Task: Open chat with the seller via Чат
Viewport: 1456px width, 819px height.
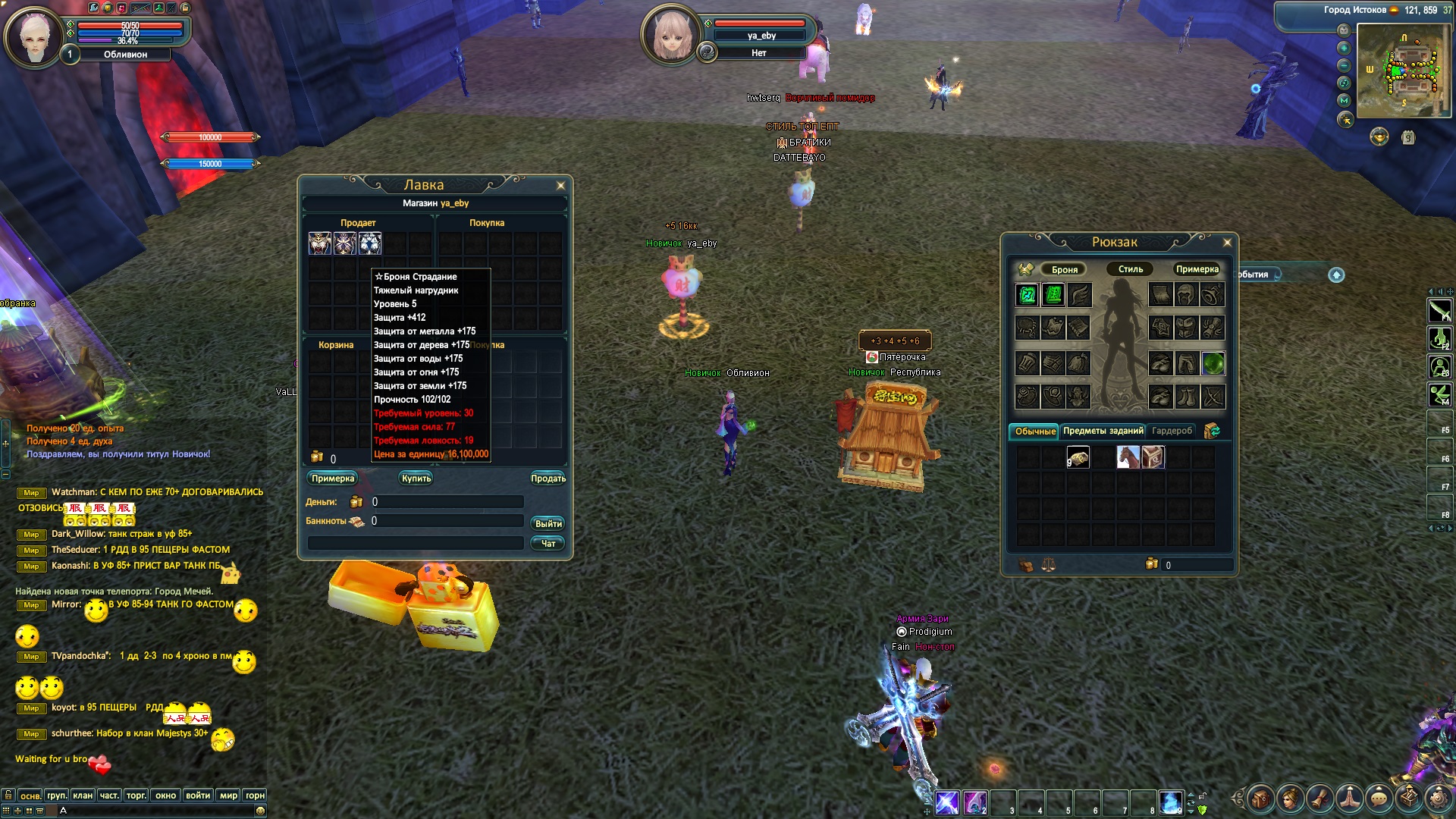Action: [548, 544]
